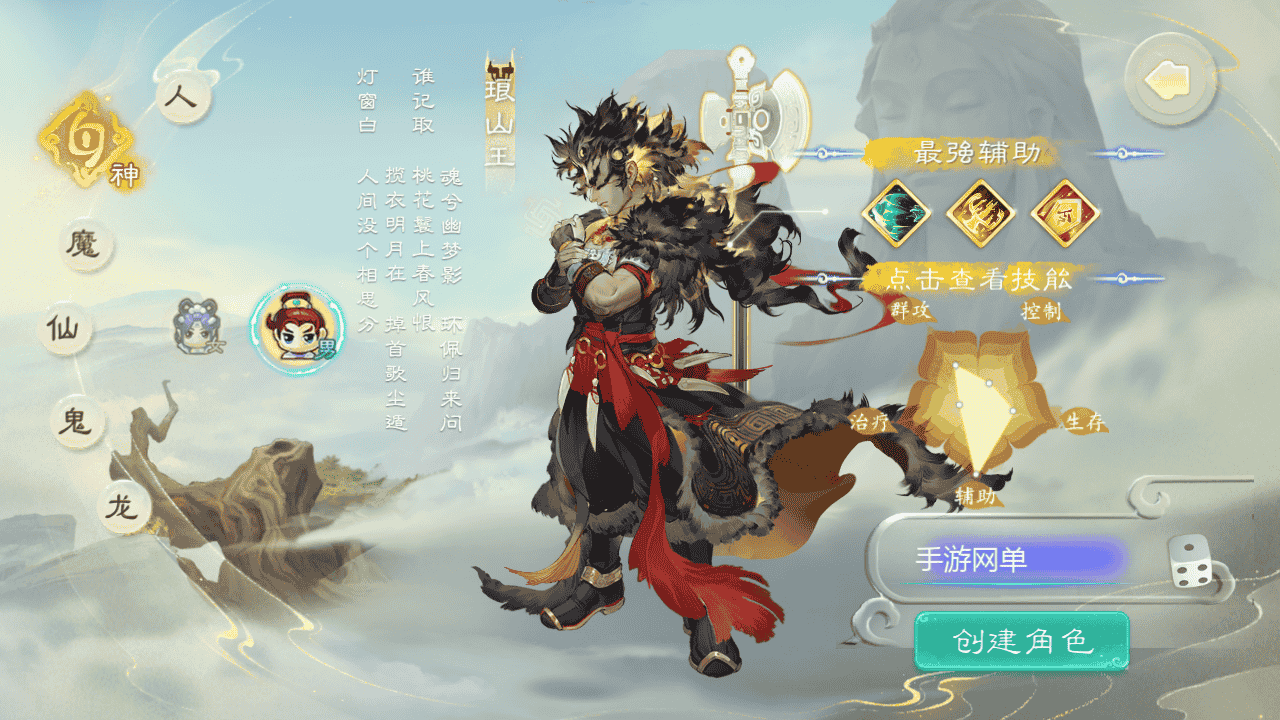The image size is (1280, 720).
Task: Click the 点击查看技能 skills banner
Action: point(980,279)
